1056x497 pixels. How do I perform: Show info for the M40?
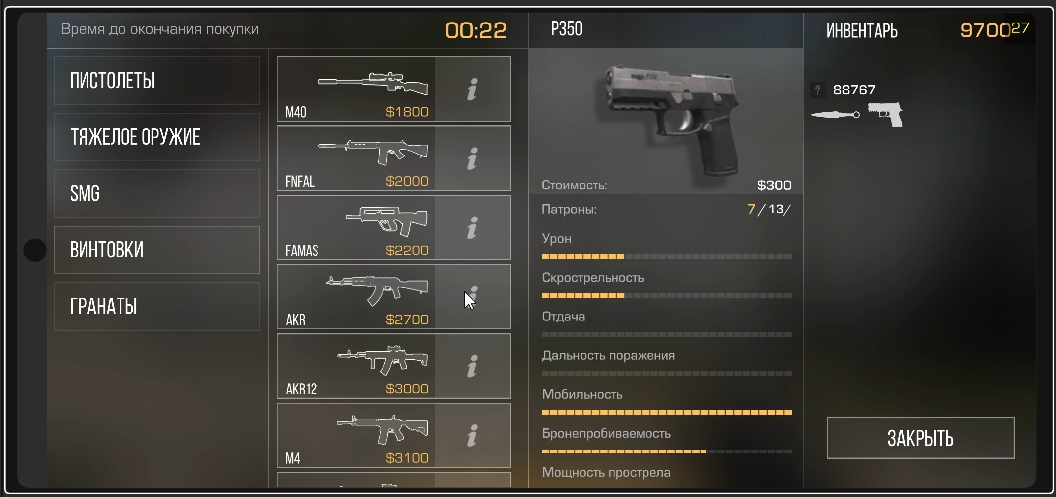[x=472, y=89]
